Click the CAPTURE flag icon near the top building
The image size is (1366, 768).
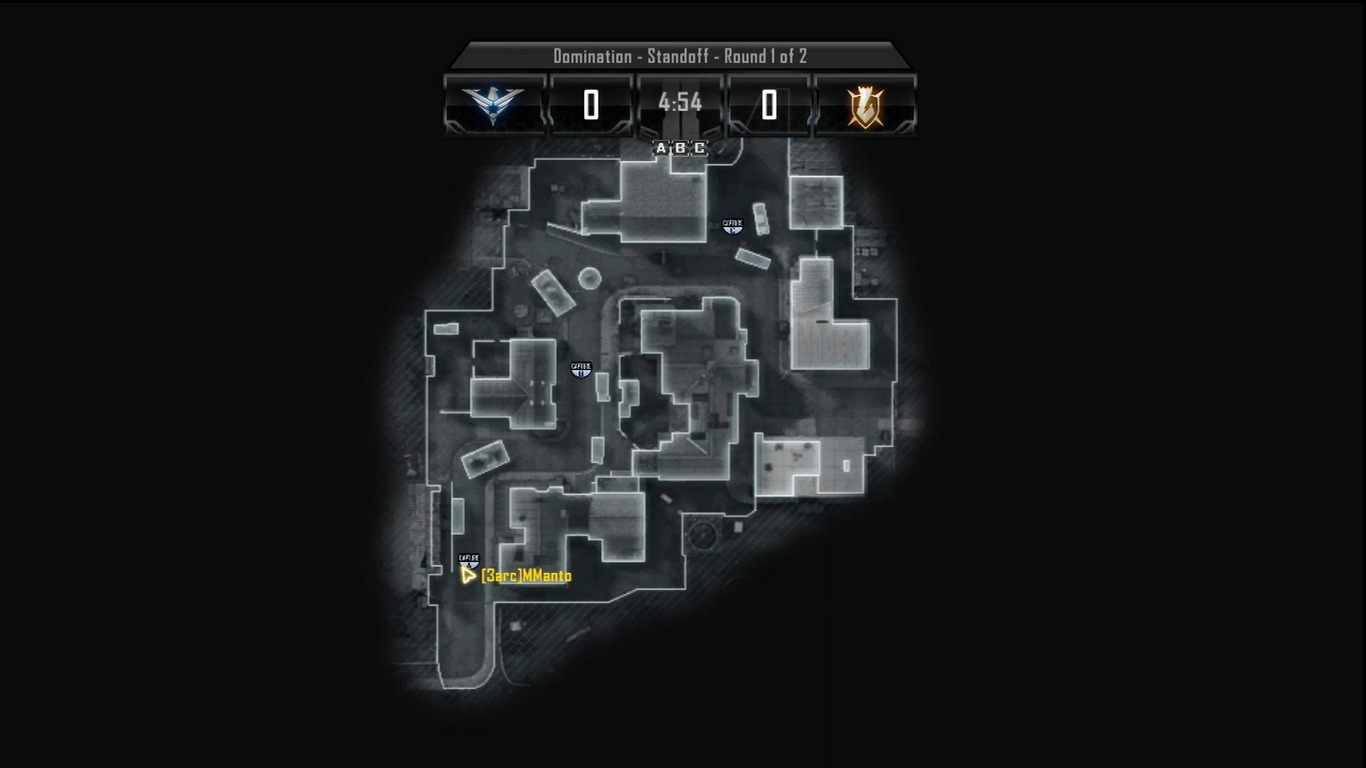coord(733,226)
